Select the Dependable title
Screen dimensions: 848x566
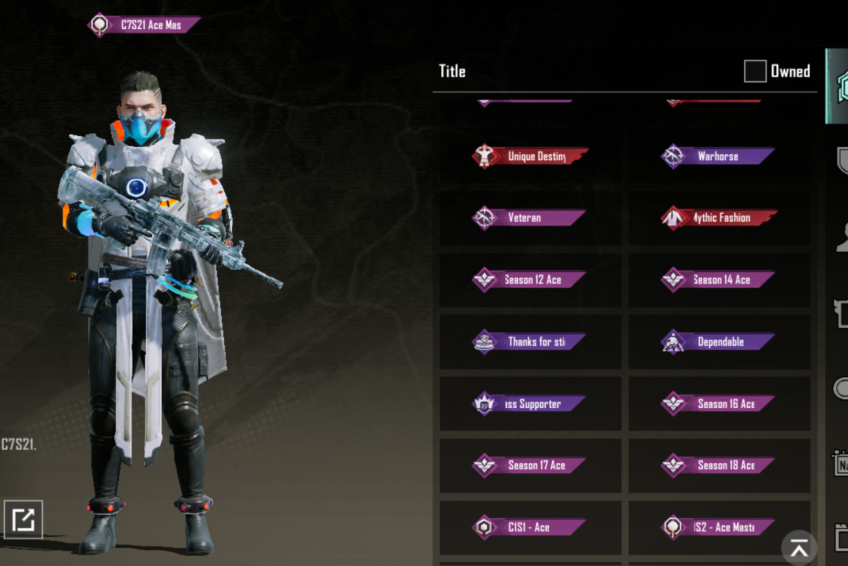(719, 342)
